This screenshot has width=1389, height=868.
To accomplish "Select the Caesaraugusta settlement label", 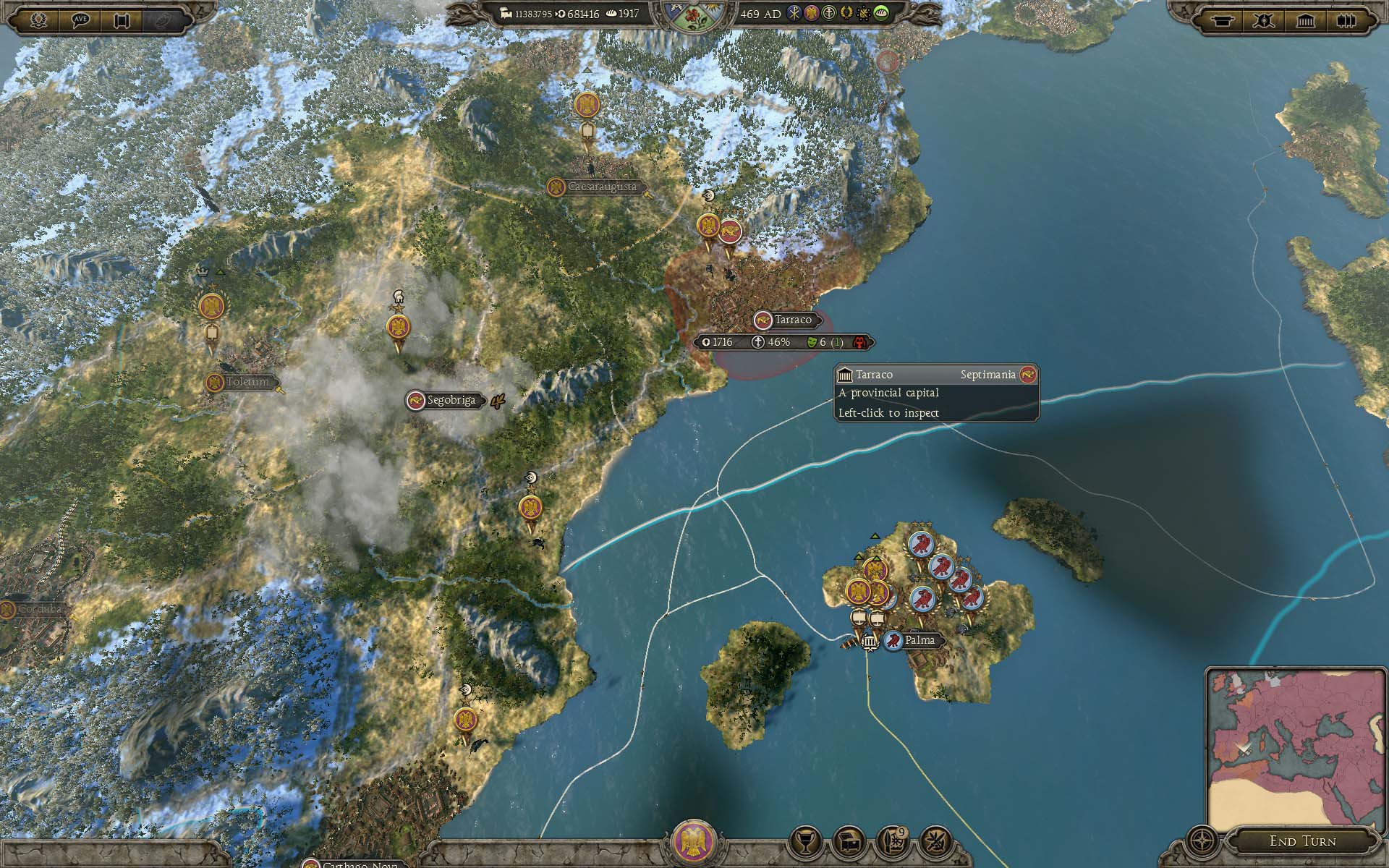I will (x=601, y=187).
